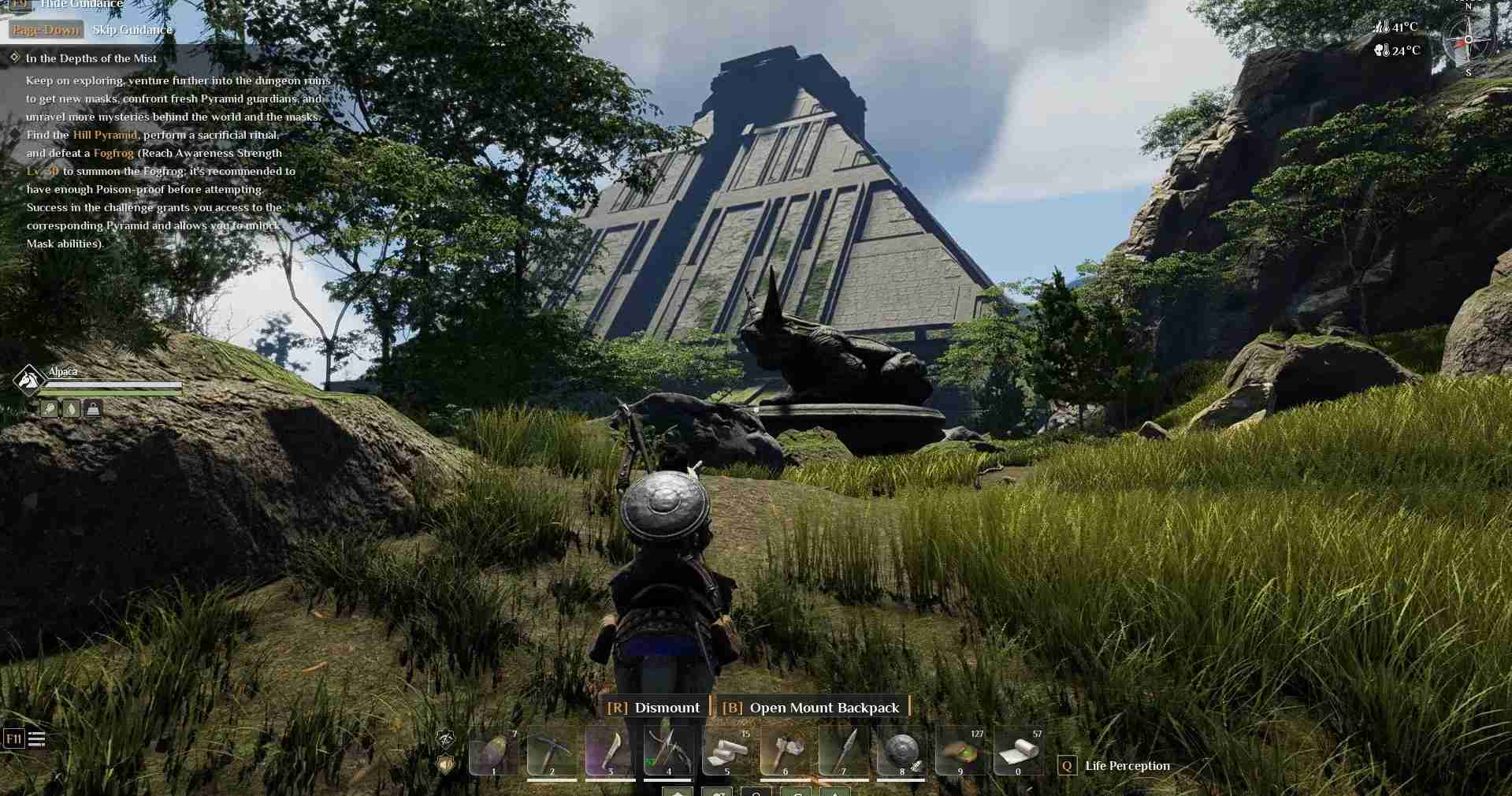Open the Hill Pyramid link in quest text
The width and height of the screenshot is (1512, 796).
(106, 135)
